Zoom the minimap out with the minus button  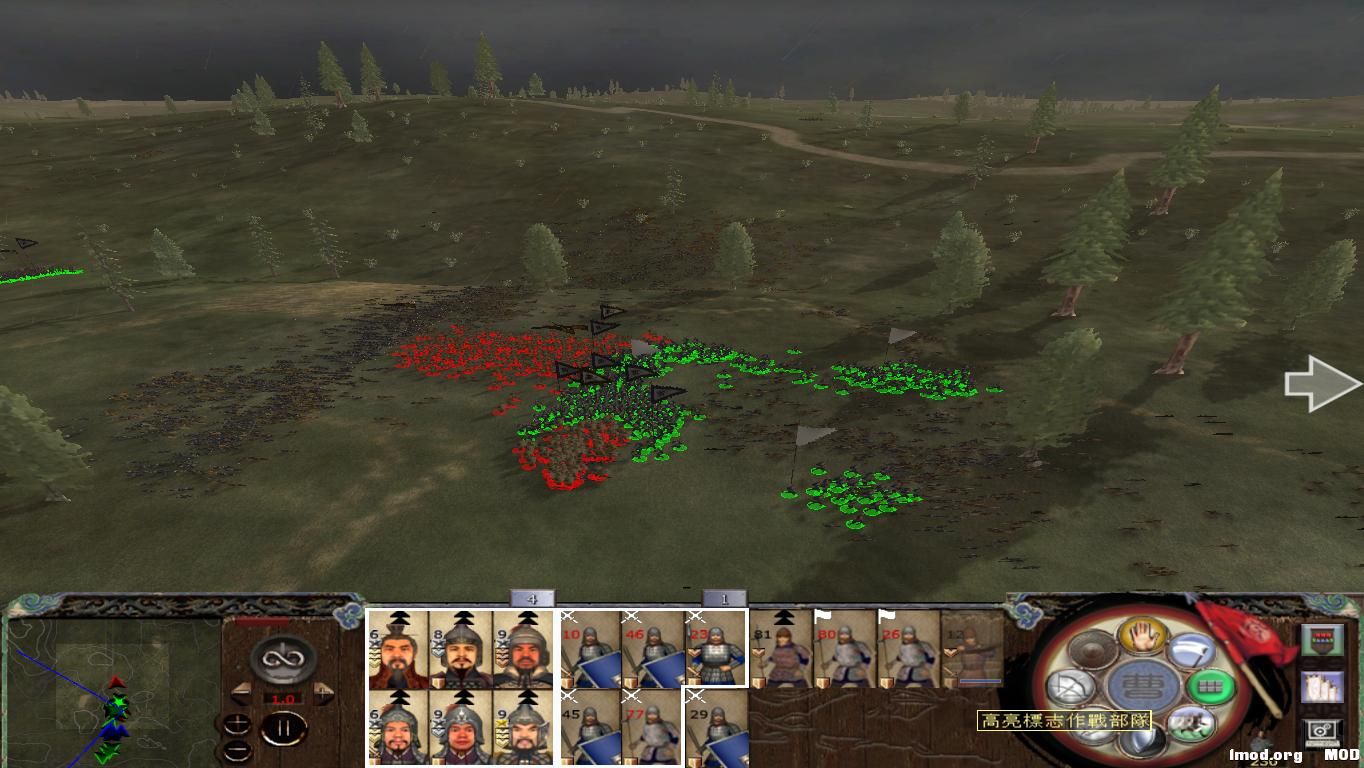click(237, 751)
